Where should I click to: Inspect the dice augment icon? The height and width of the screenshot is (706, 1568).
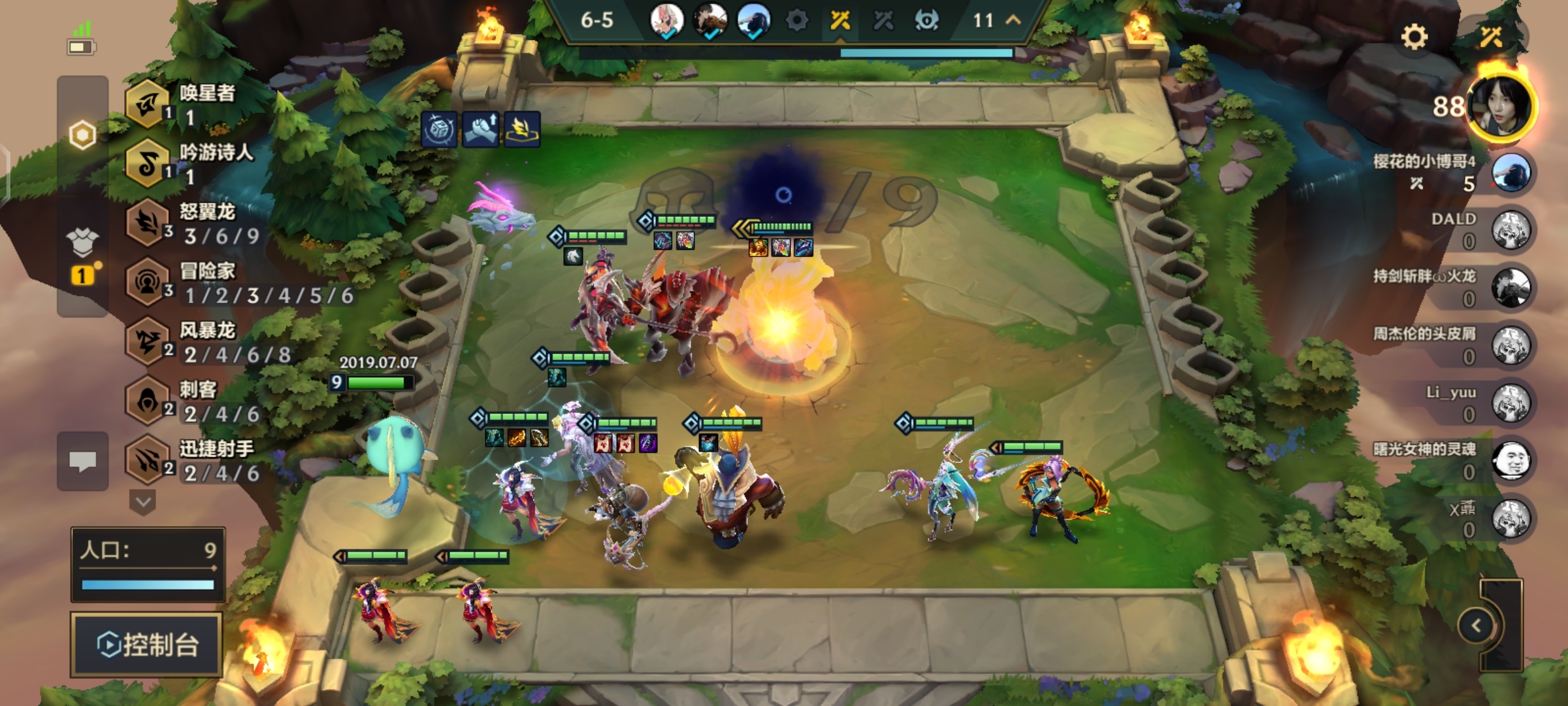tap(439, 129)
